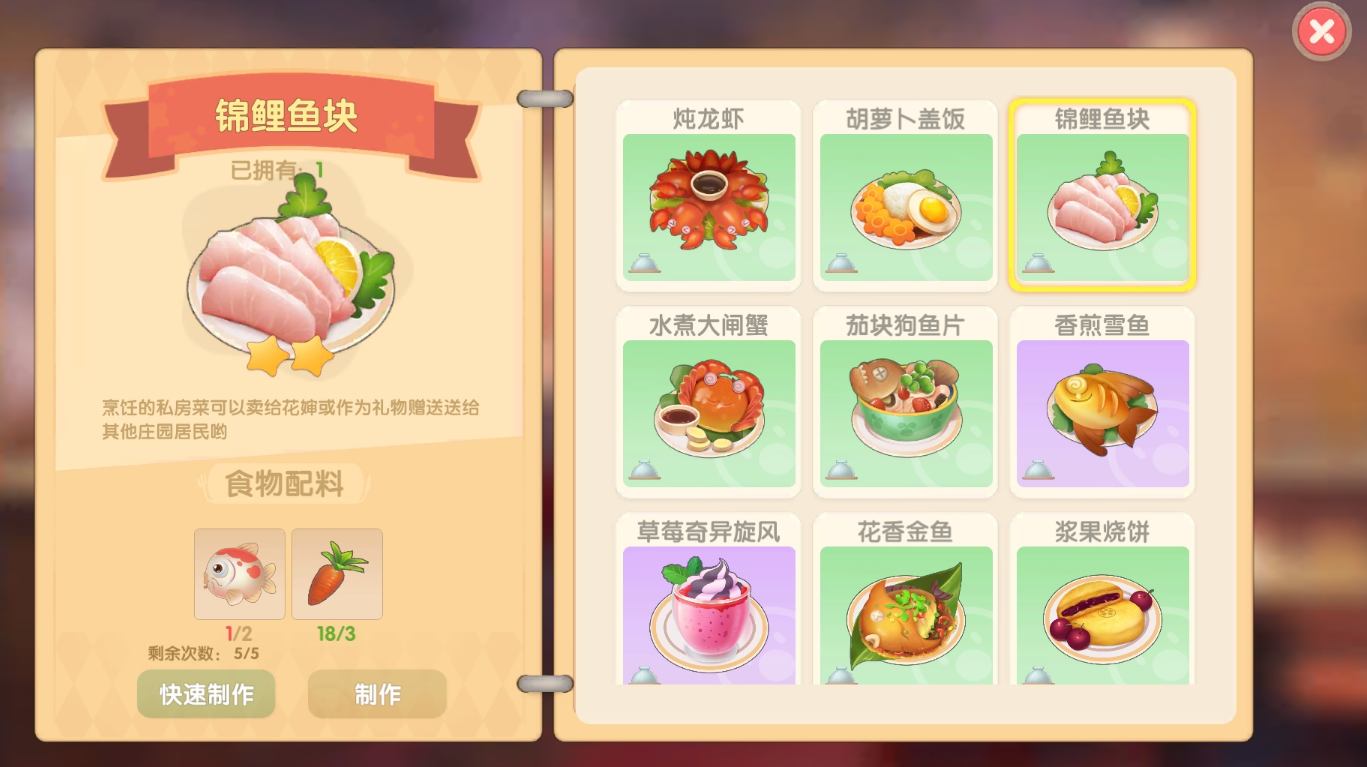Screen dimensions: 1367x767
Task: Select the 锦鲤鱼块 koi fish recipe tile
Action: 1102,197
